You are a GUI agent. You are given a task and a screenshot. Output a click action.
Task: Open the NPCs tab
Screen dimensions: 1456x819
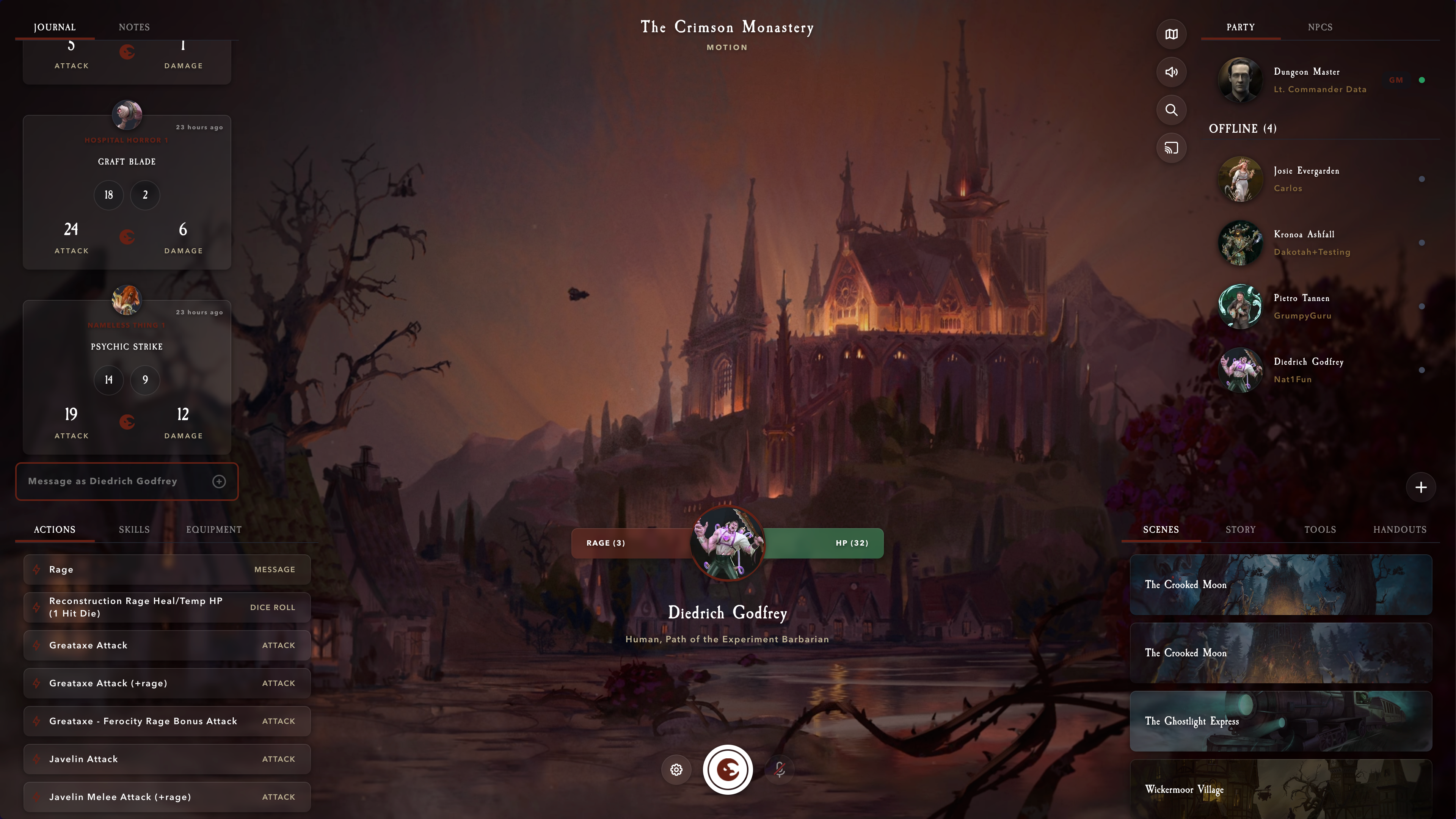click(1320, 27)
